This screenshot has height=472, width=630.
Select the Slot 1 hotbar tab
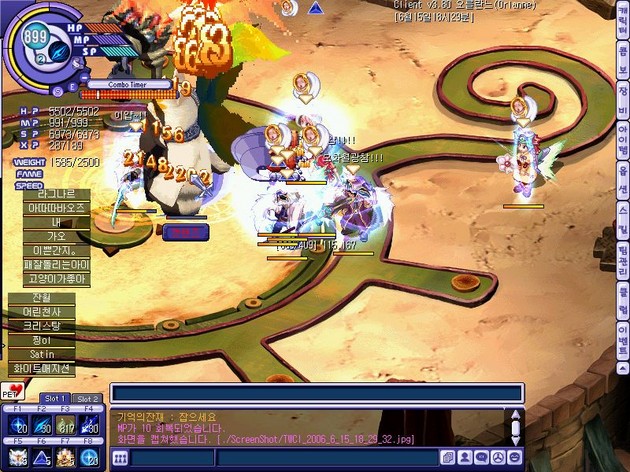(54, 398)
